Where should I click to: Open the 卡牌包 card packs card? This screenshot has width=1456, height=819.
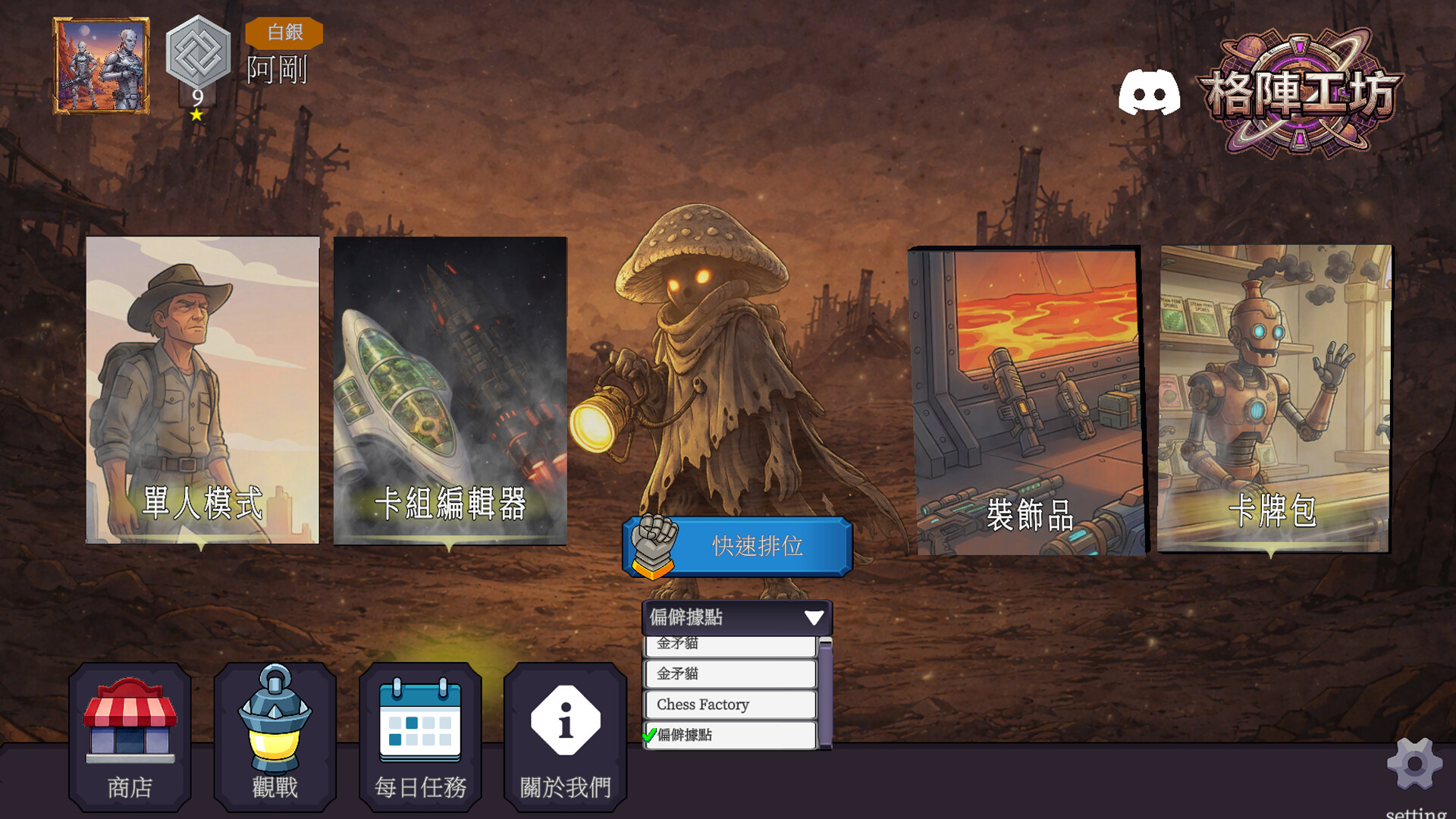pos(1274,399)
